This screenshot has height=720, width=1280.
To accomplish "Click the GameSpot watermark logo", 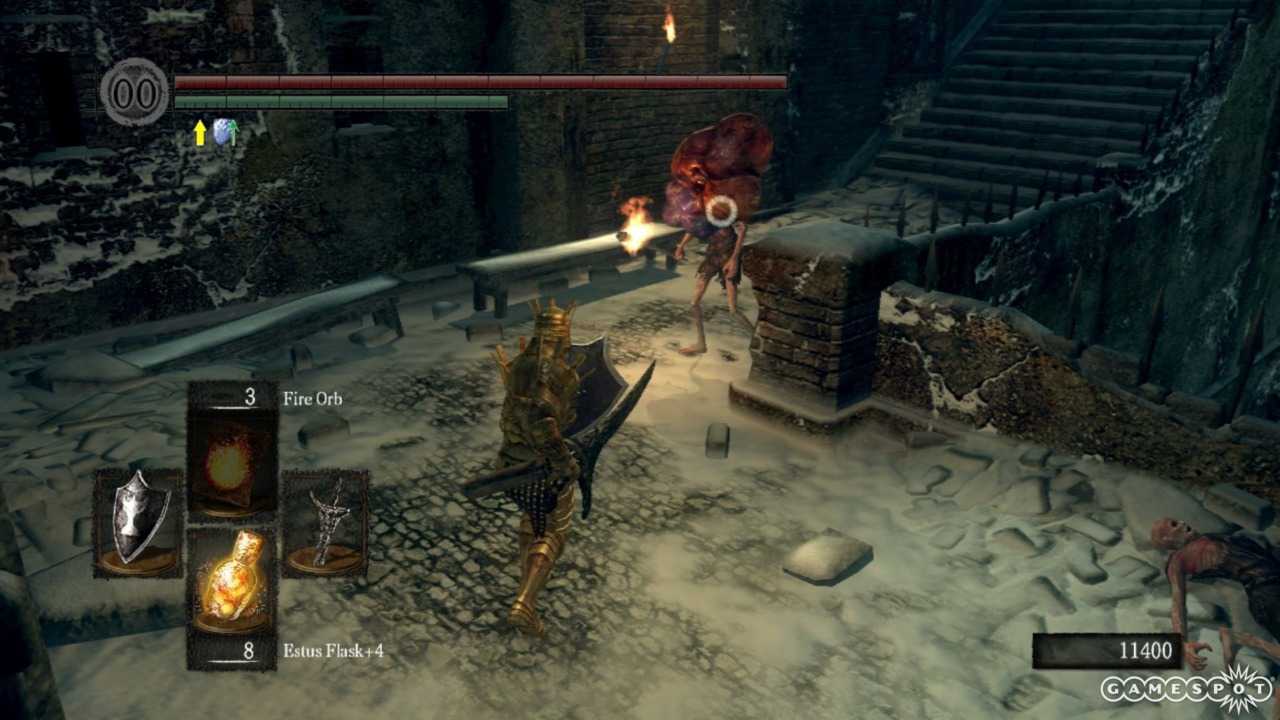I will point(1187,689).
